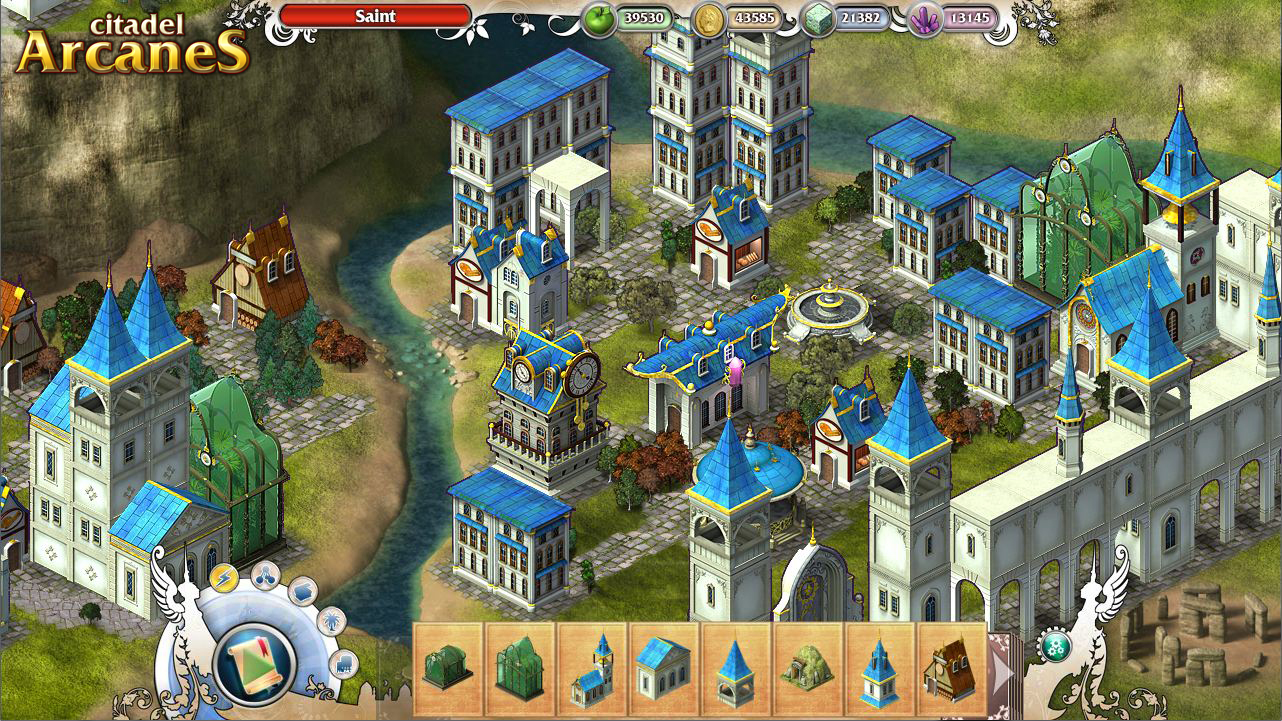Open the green gears settings button
Screen dimensions: 1282x721
1053,645
